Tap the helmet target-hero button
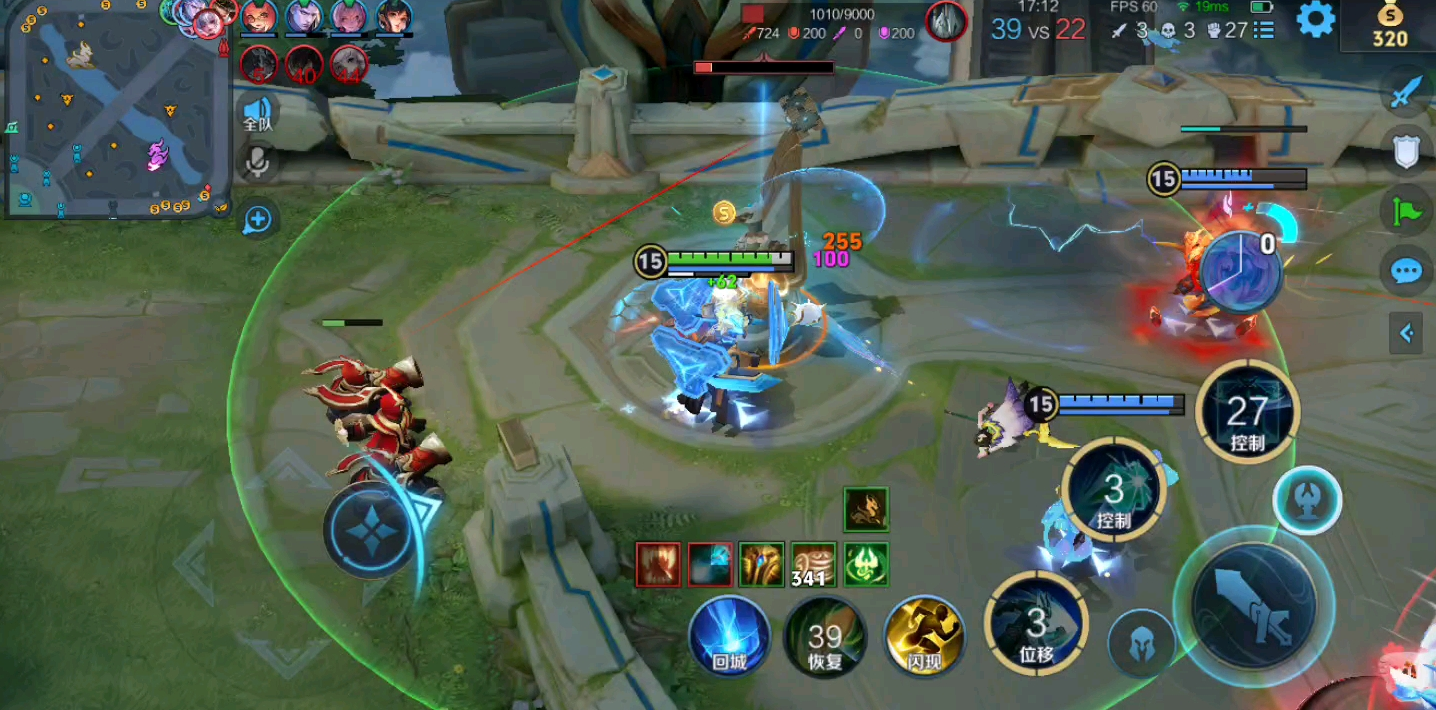The image size is (1436, 710). coord(1142,644)
